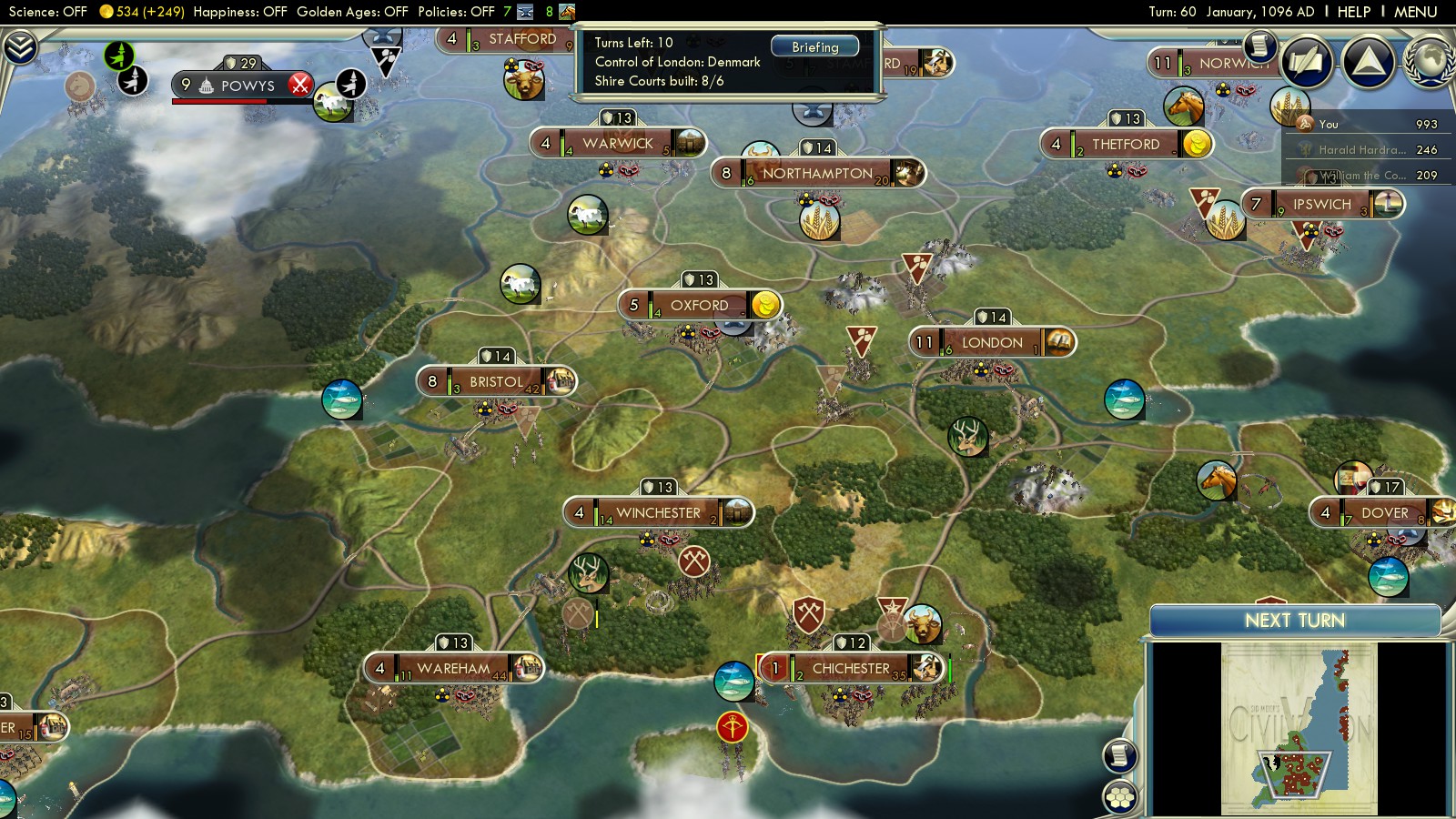
Task: Click the minimap
Action: [x=1299, y=729]
